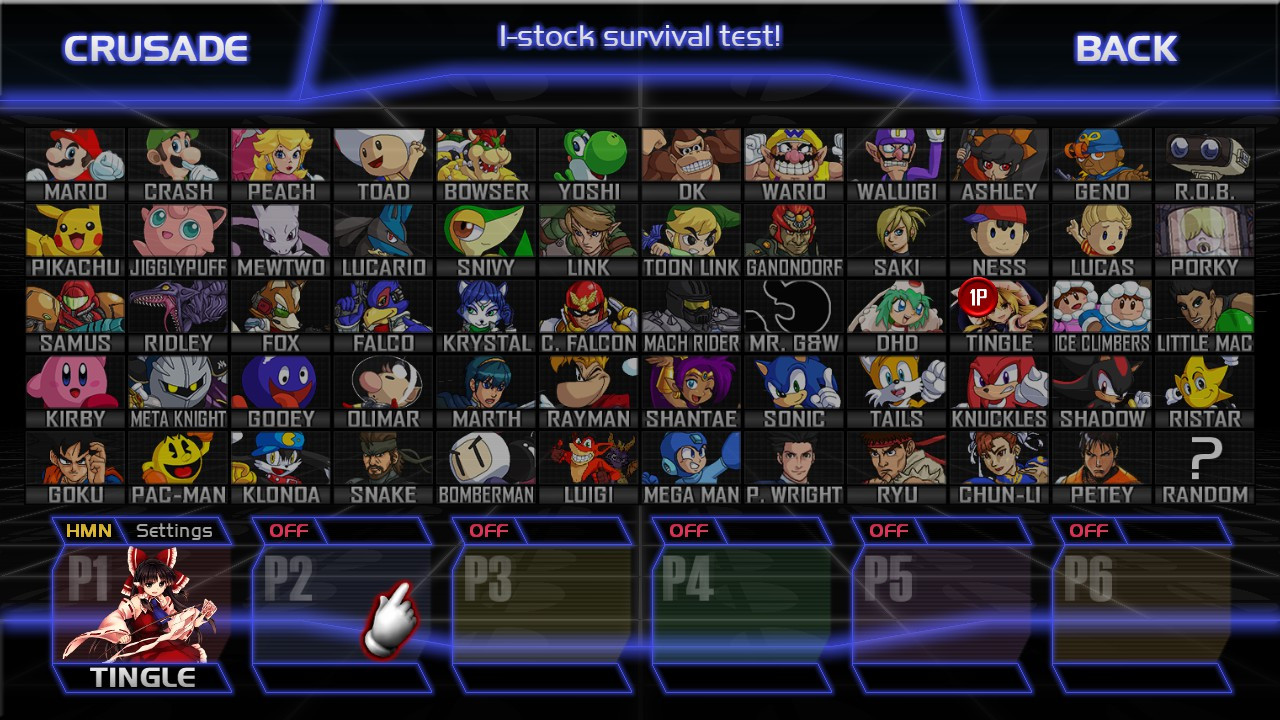The height and width of the screenshot is (720, 1280).
Task: Pick Mewtwo as your fighter
Action: tap(280, 230)
